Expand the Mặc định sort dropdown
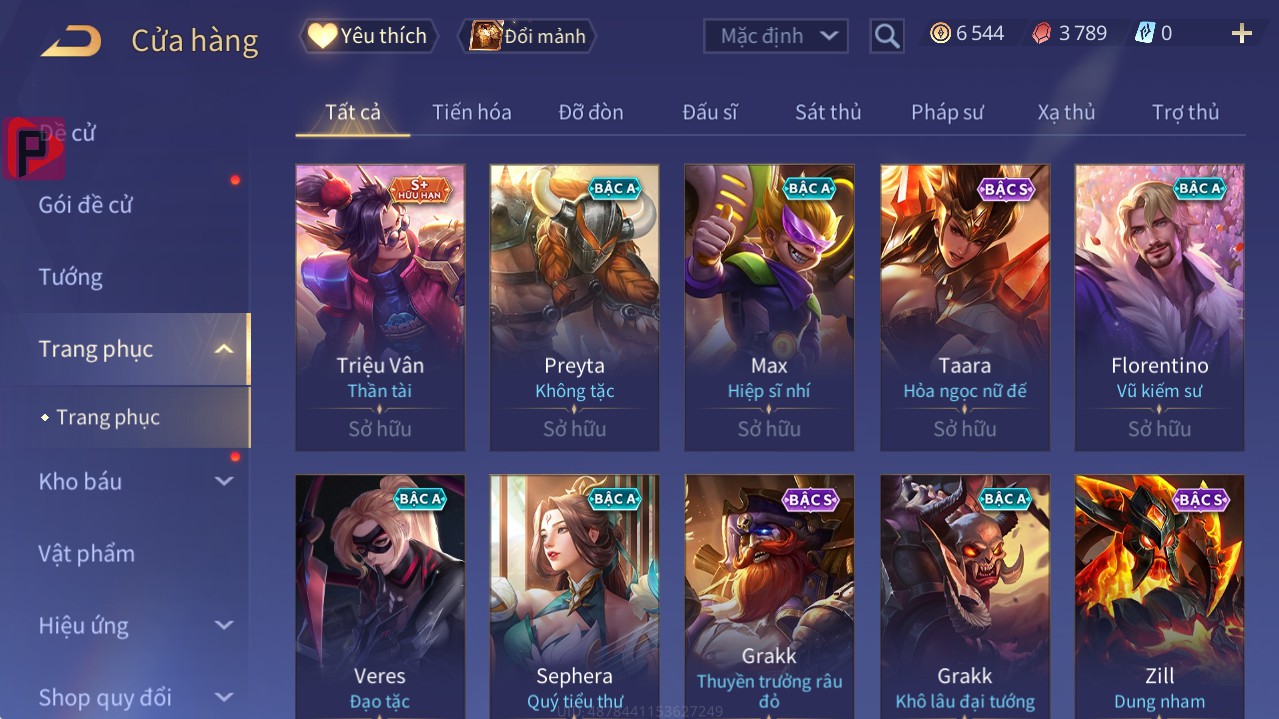Screen dimensions: 1279x719 [x=775, y=36]
